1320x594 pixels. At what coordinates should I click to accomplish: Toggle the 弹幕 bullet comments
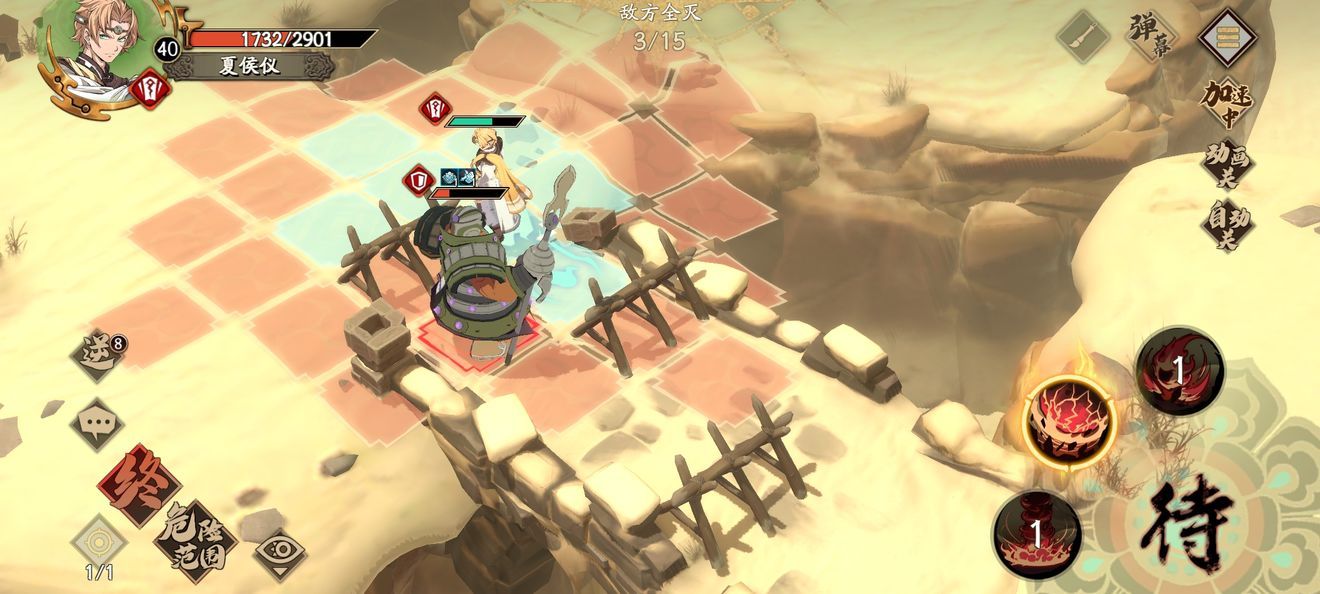pyautogui.click(x=1149, y=37)
